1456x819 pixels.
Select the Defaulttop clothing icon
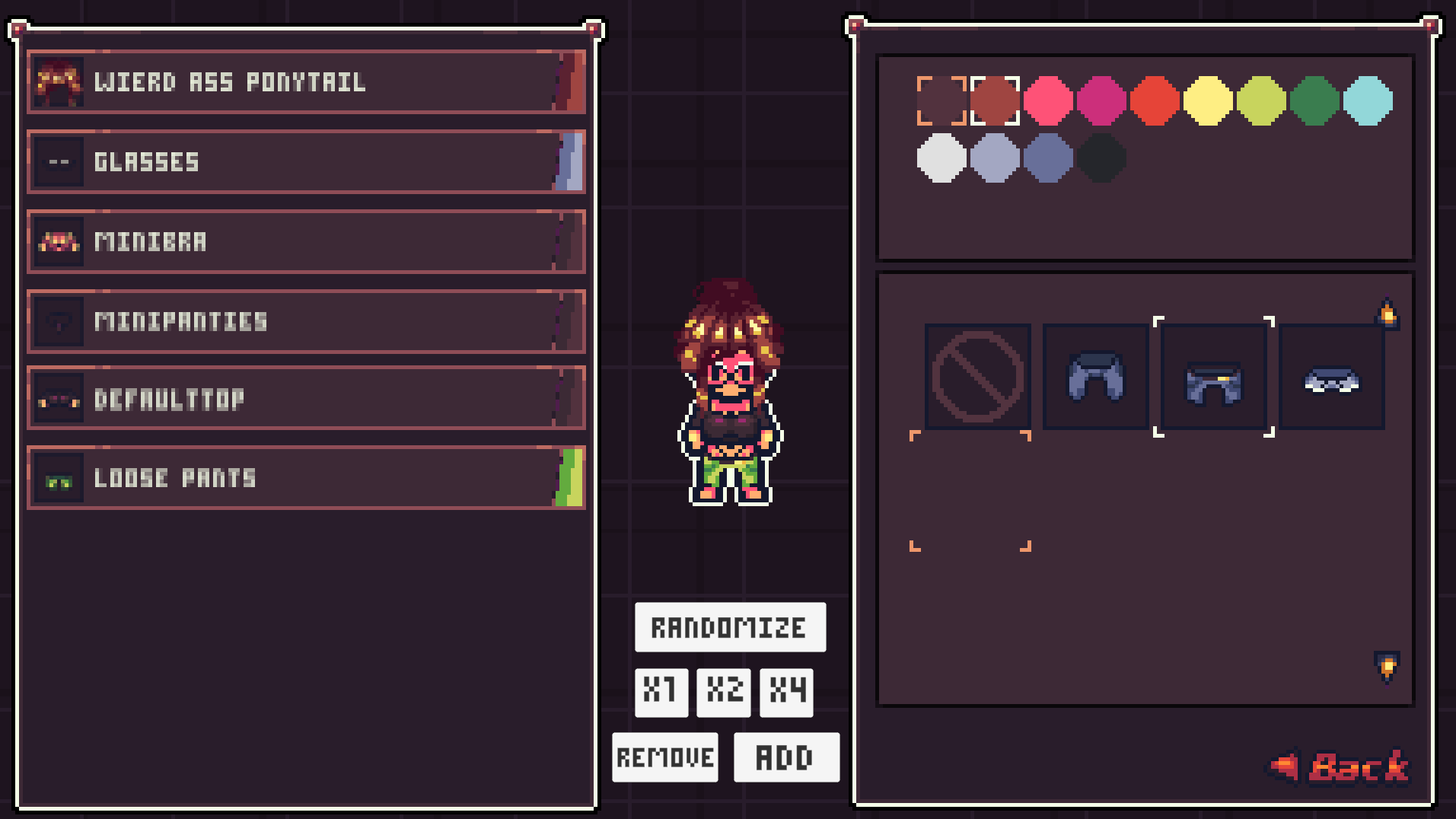(x=59, y=400)
